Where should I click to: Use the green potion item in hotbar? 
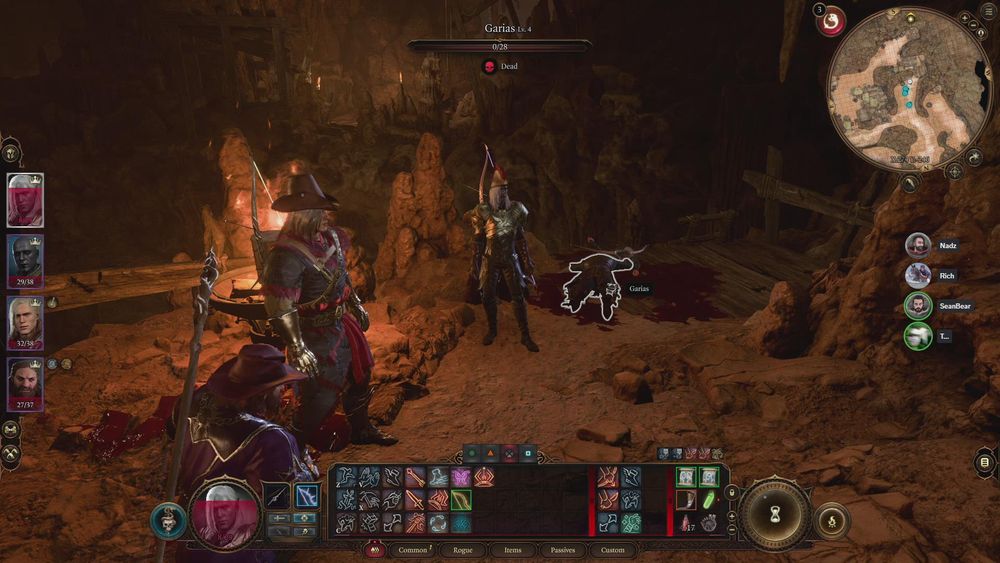pyautogui.click(x=709, y=499)
